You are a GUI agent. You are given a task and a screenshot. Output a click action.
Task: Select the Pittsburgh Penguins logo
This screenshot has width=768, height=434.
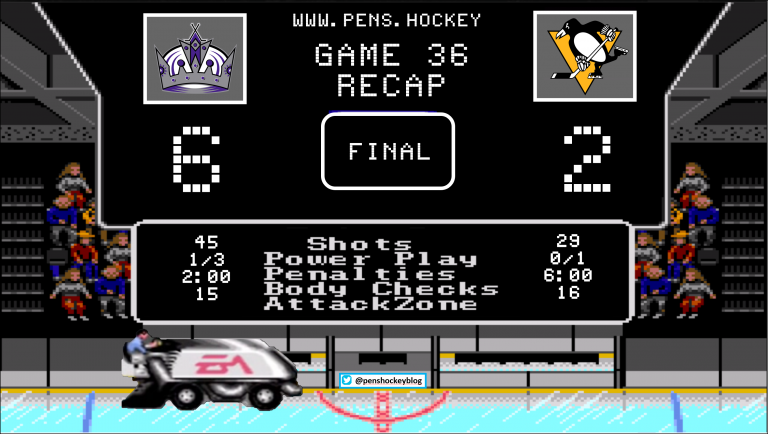point(584,57)
